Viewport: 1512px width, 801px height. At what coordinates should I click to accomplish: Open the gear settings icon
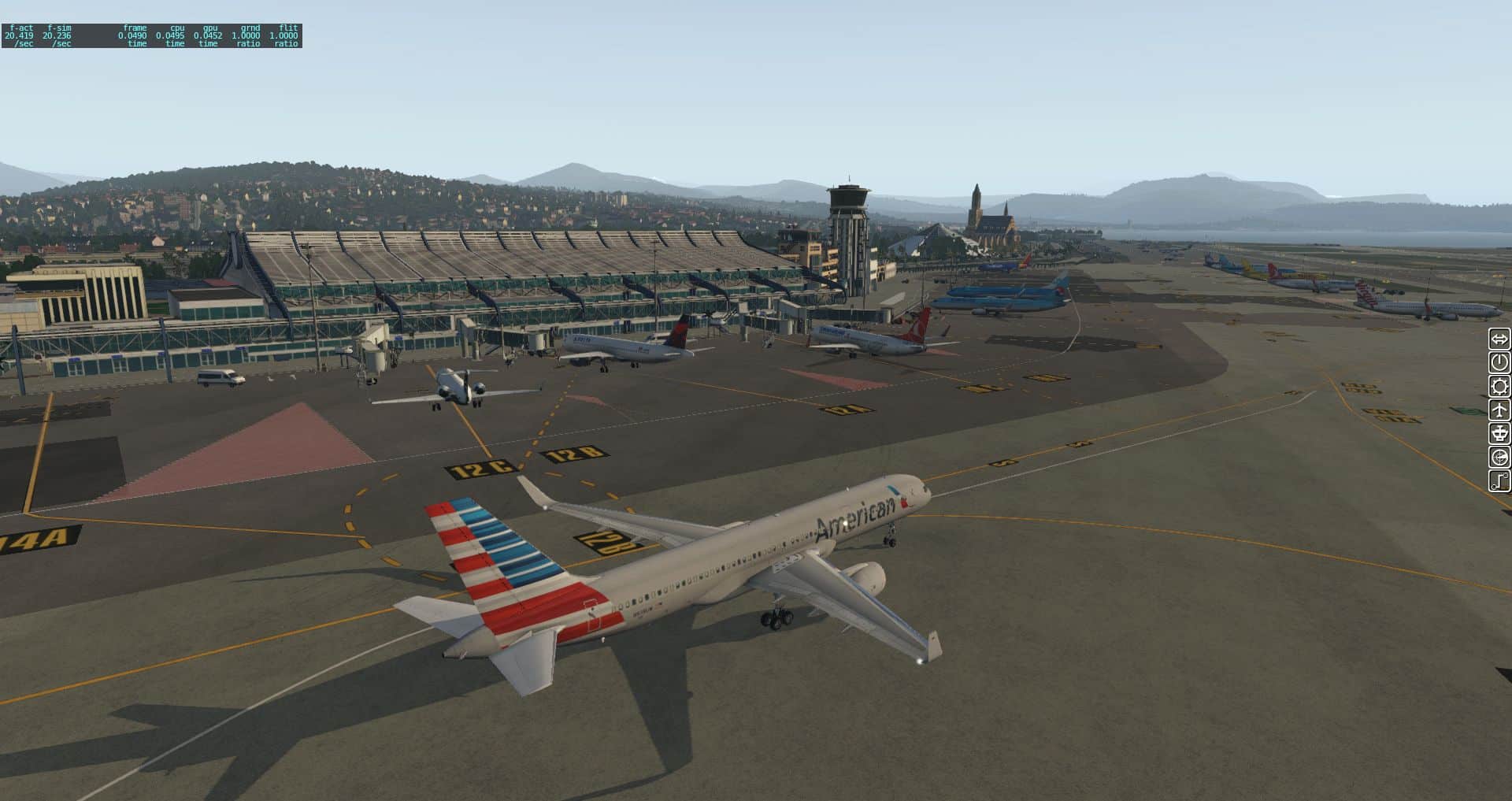[x=1499, y=387]
